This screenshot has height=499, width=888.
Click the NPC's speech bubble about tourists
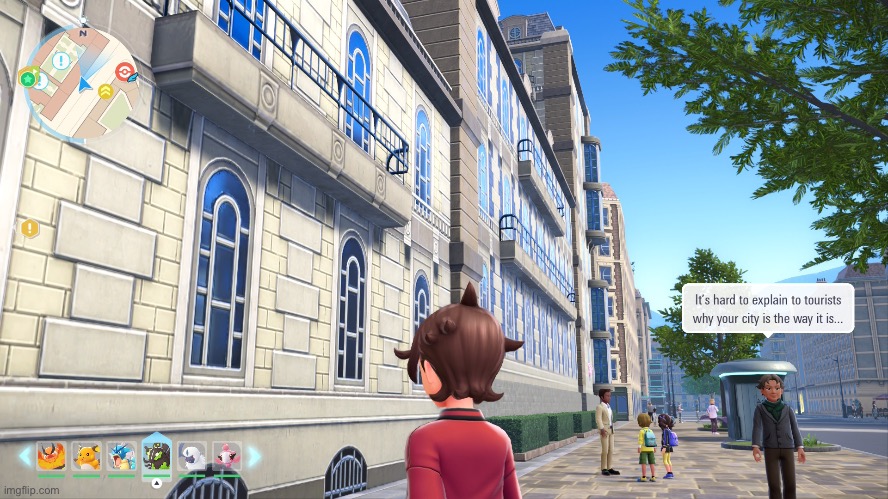(768, 307)
